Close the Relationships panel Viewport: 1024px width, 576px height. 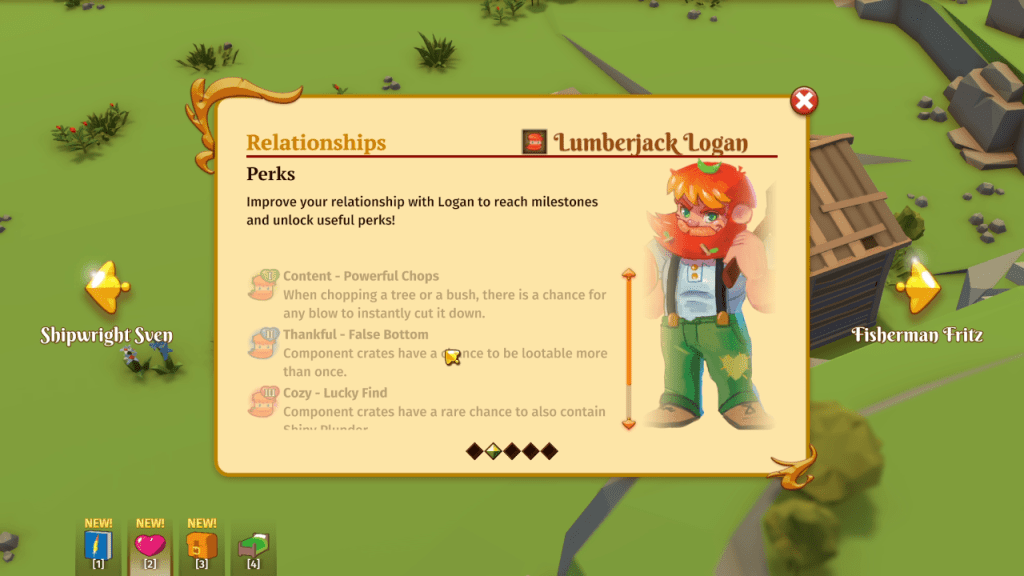tap(804, 100)
